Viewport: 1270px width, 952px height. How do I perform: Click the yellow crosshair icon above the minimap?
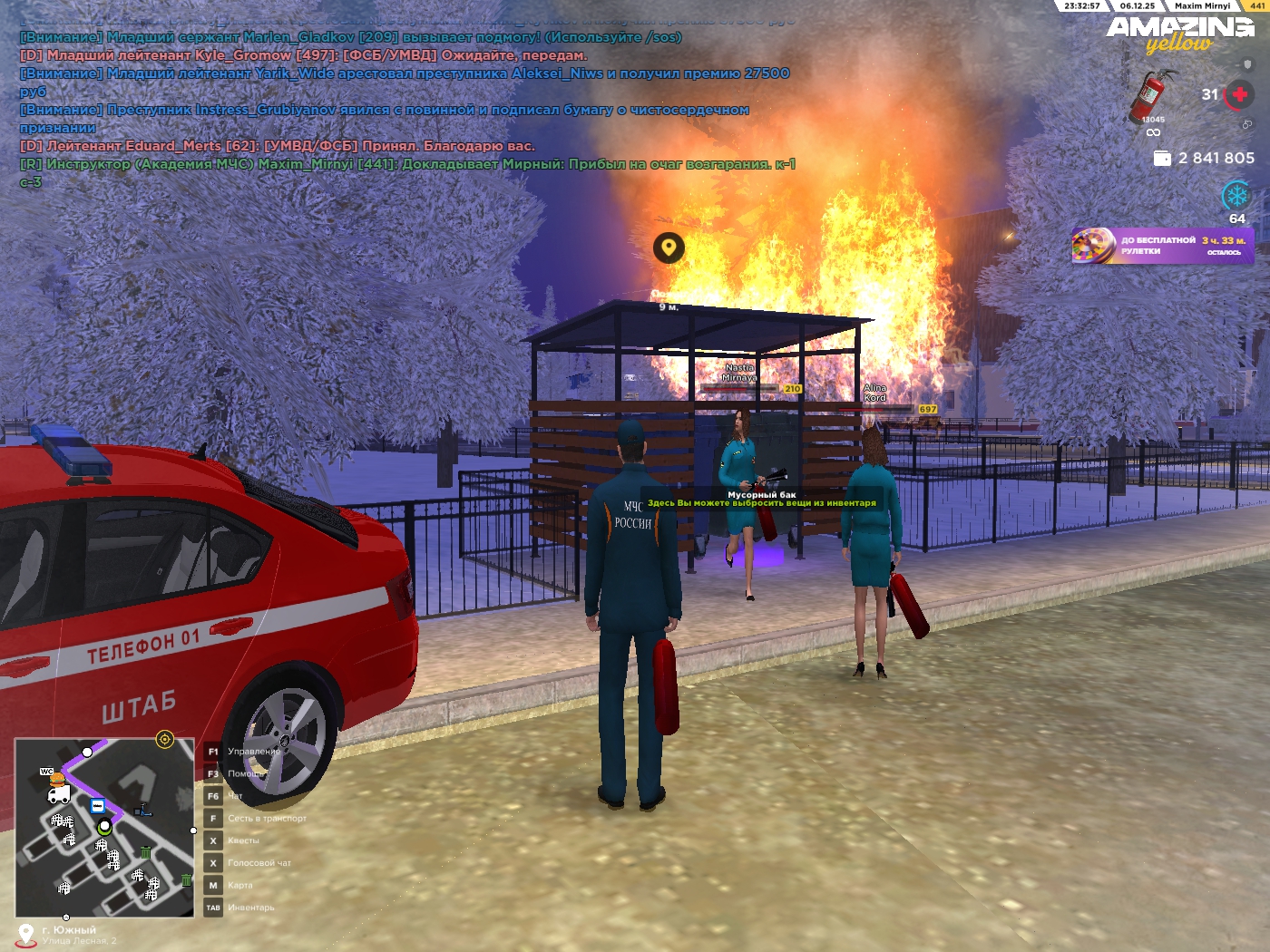click(164, 739)
